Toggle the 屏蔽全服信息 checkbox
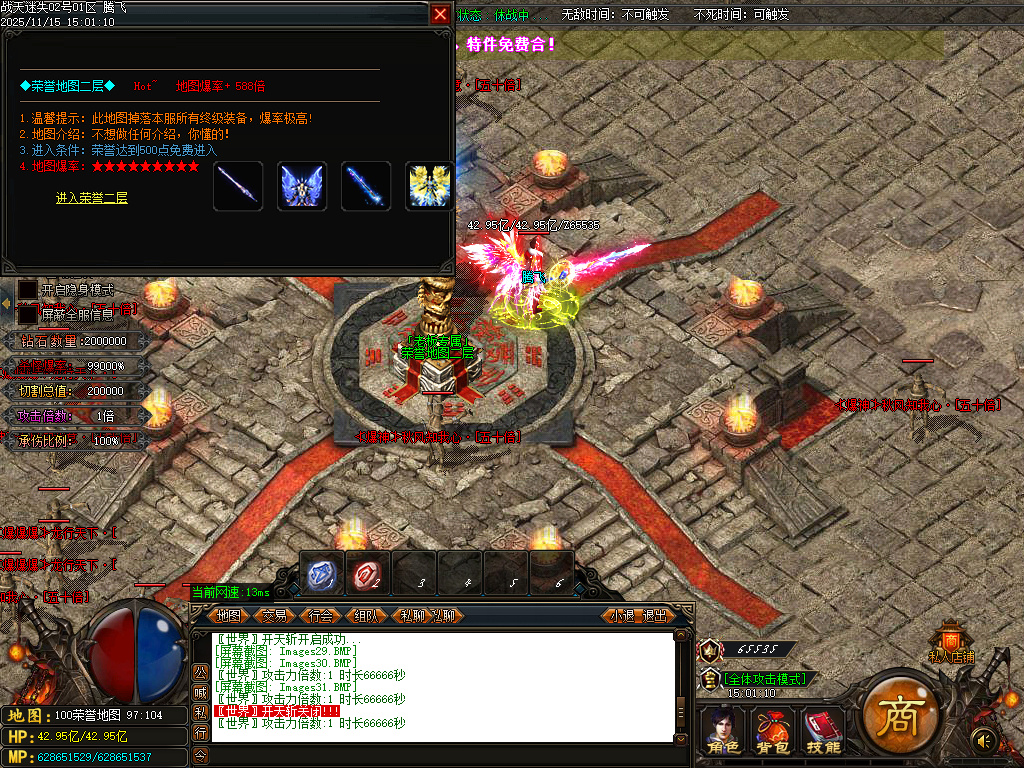Viewport: 1024px width, 768px height. click(27, 314)
